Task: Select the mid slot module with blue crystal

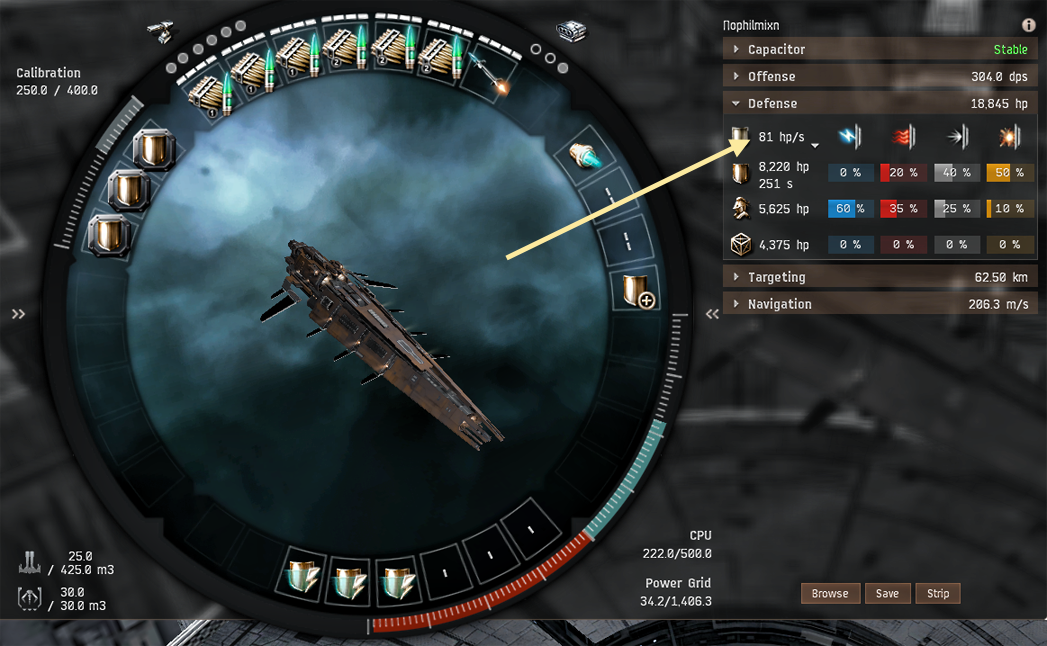Action: click(582, 154)
